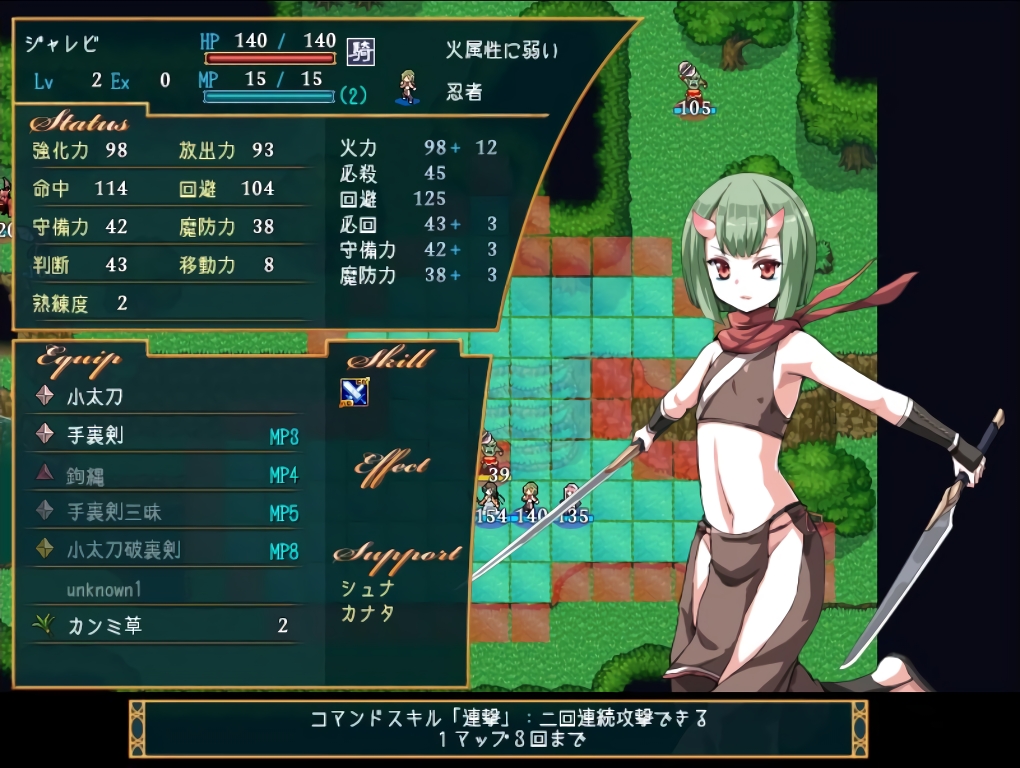
Task: Click the 騎 unit type icon
Action: (x=360, y=52)
